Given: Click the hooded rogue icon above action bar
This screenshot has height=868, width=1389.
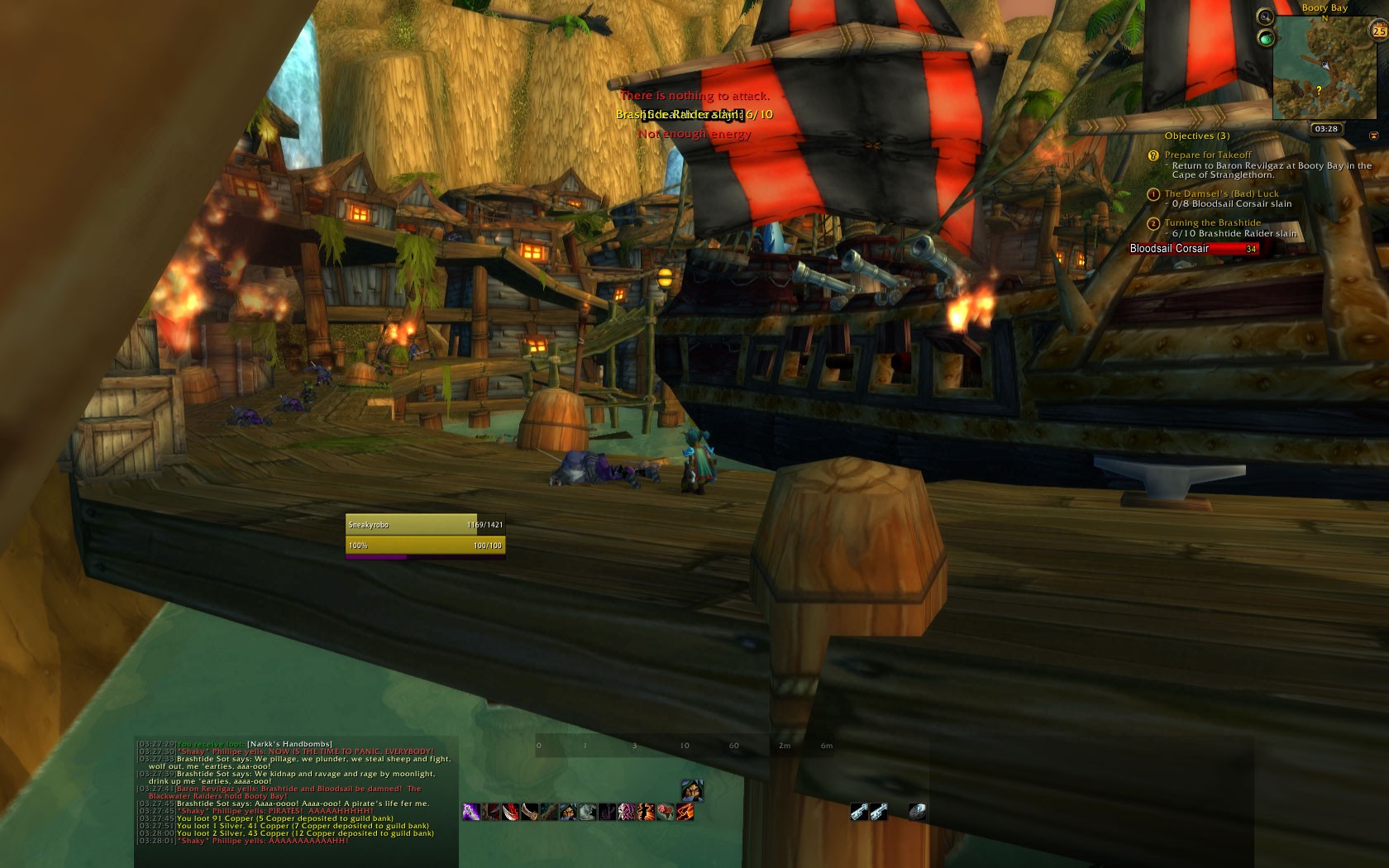Looking at the screenshot, I should pyautogui.click(x=692, y=789).
